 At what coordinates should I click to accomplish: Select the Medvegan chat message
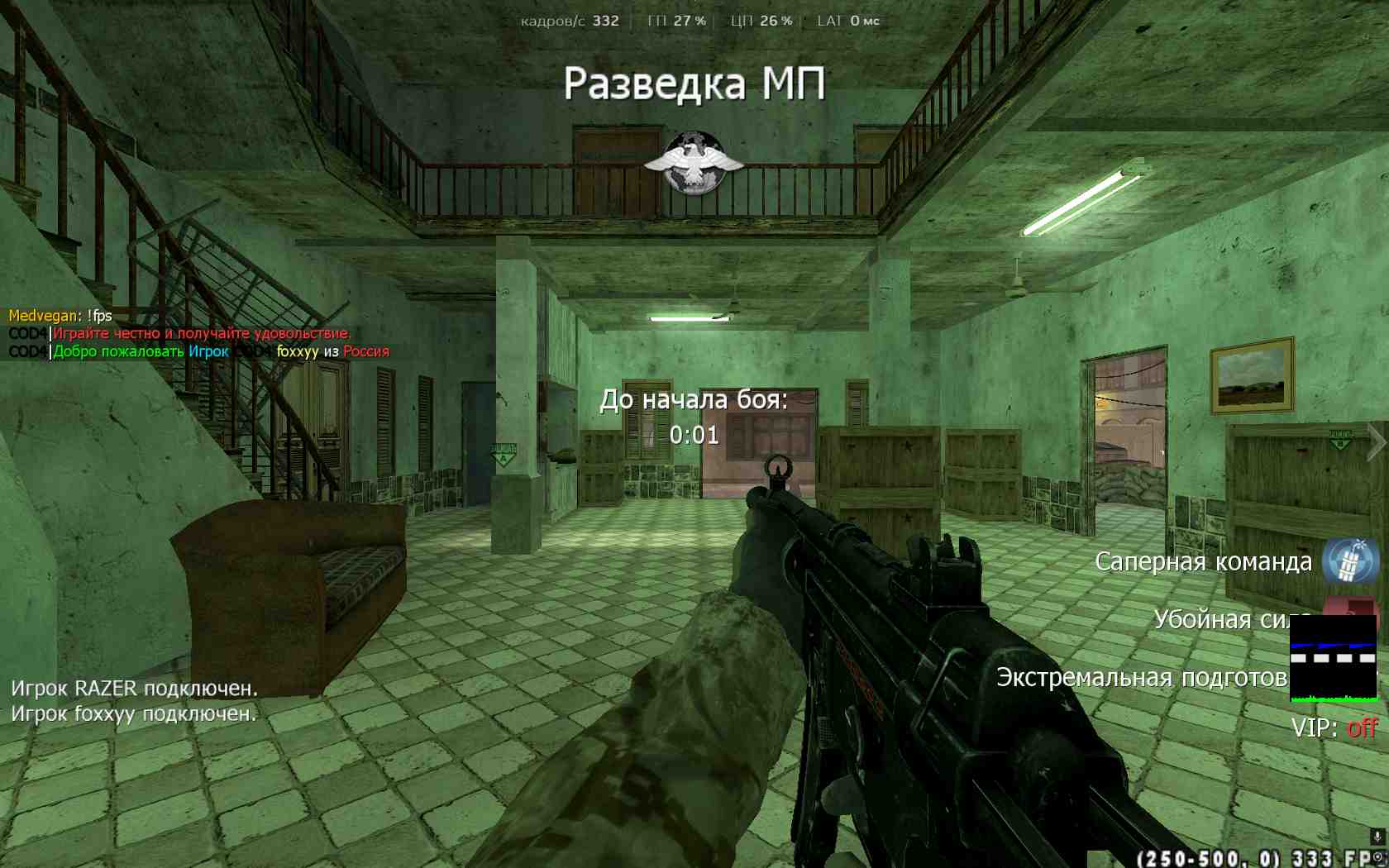60,316
